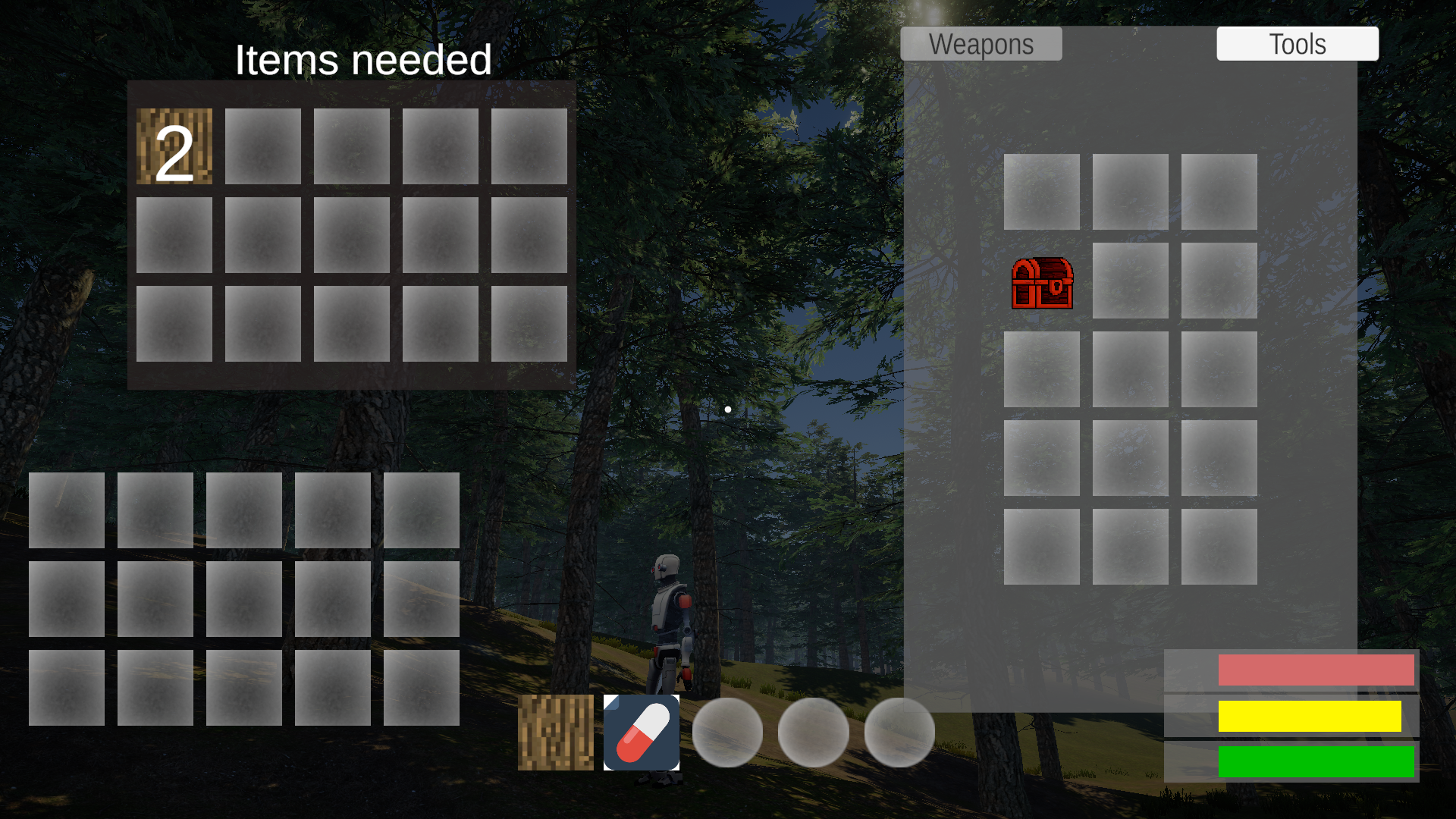Image resolution: width=1456 pixels, height=819 pixels.
Task: Click the first empty slot in Items needed
Action: [x=262, y=145]
